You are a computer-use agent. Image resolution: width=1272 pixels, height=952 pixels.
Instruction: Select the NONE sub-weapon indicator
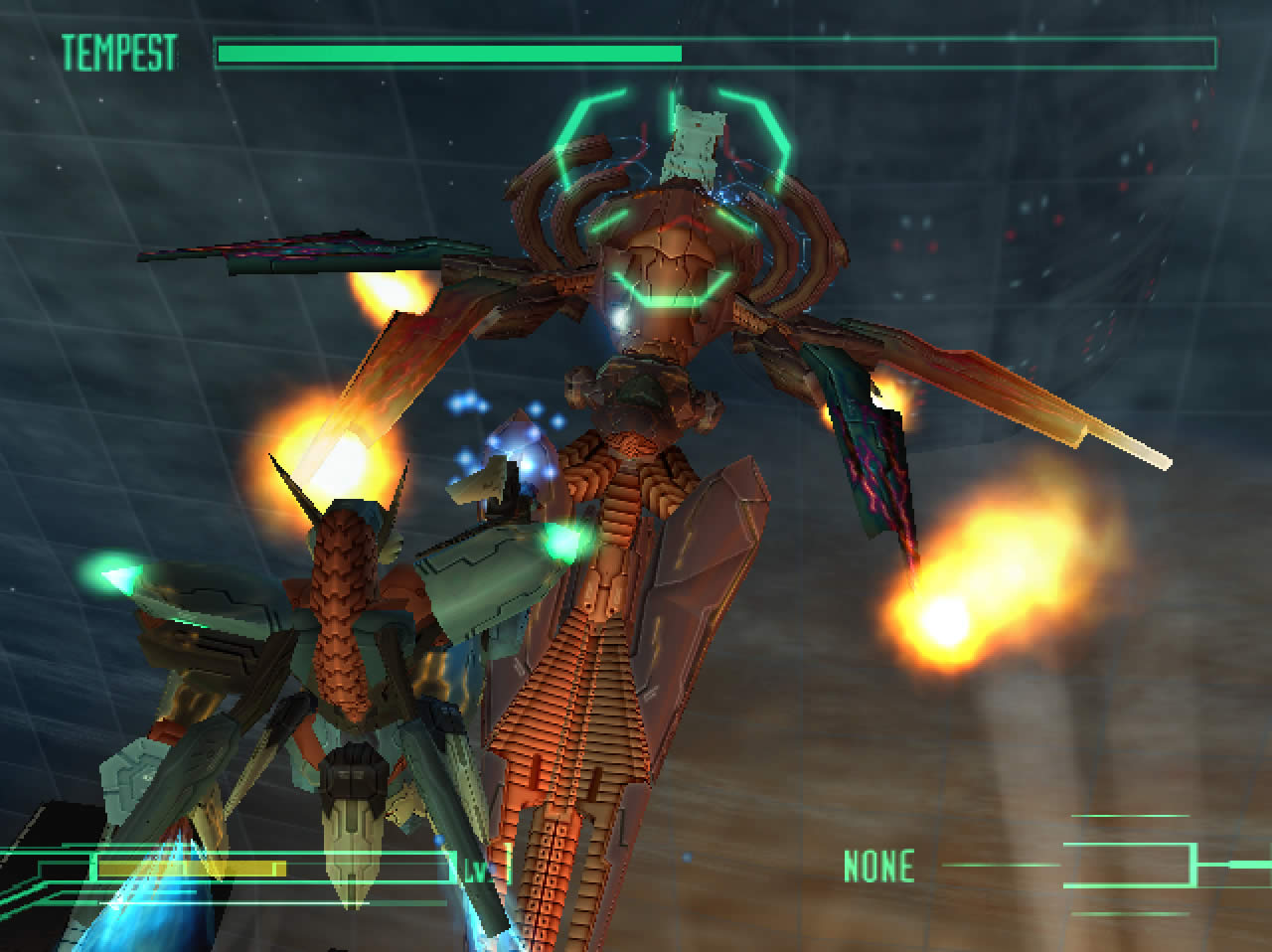[878, 867]
